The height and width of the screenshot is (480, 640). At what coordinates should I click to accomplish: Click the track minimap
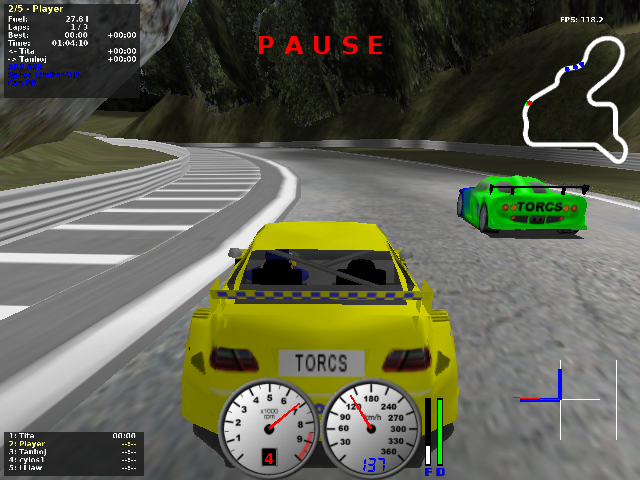pyautogui.click(x=577, y=99)
